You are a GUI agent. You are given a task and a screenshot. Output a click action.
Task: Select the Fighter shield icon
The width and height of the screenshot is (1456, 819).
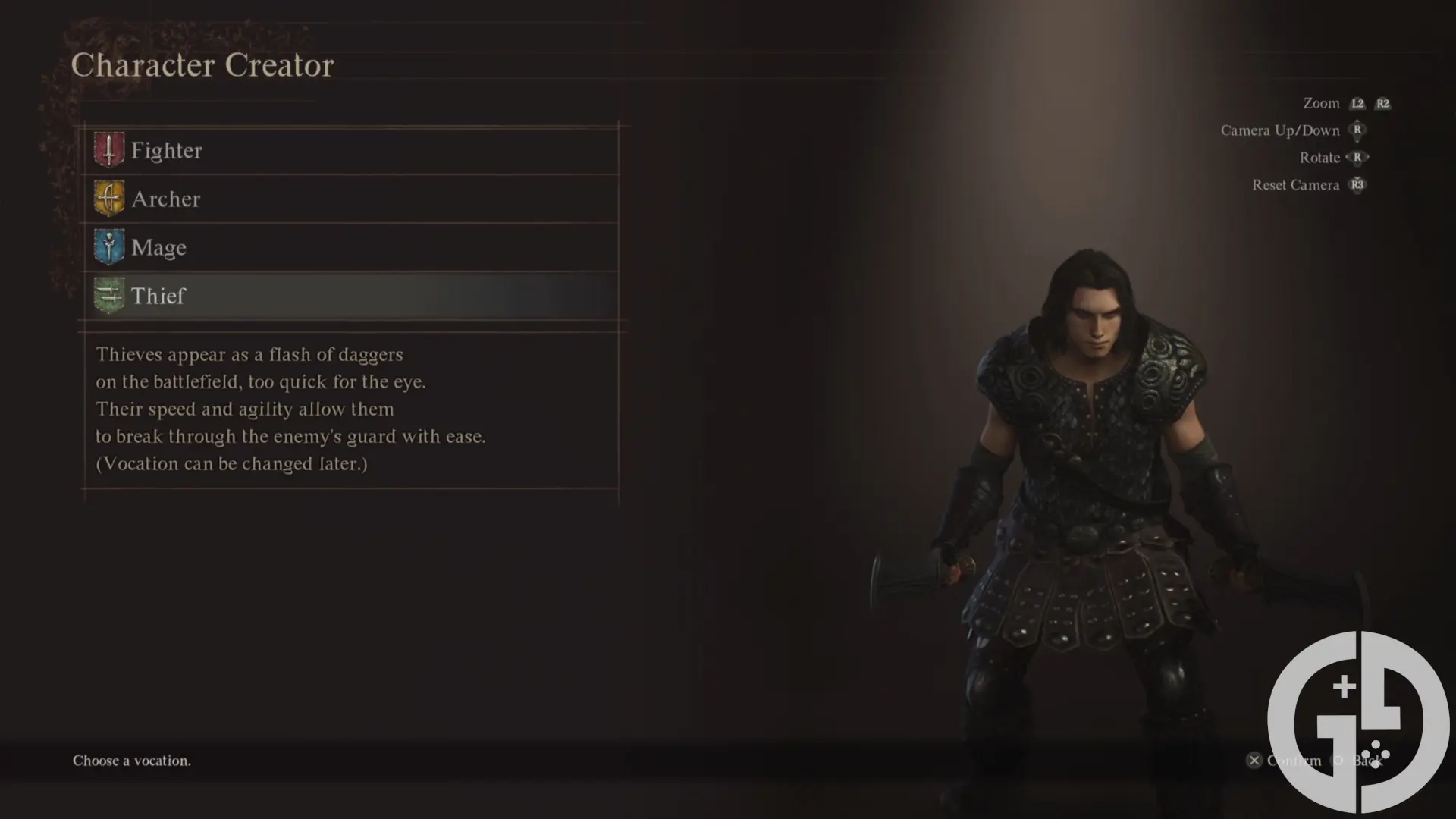[108, 149]
